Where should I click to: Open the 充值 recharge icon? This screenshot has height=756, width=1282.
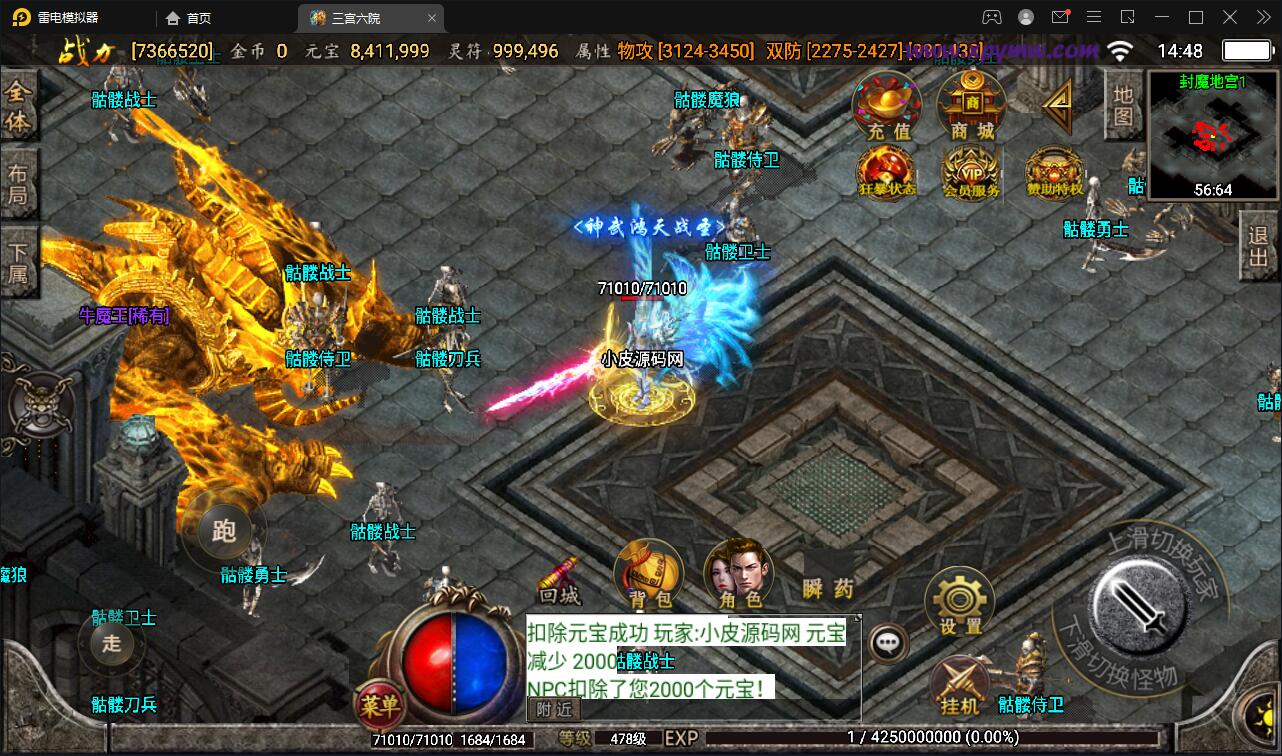click(887, 107)
